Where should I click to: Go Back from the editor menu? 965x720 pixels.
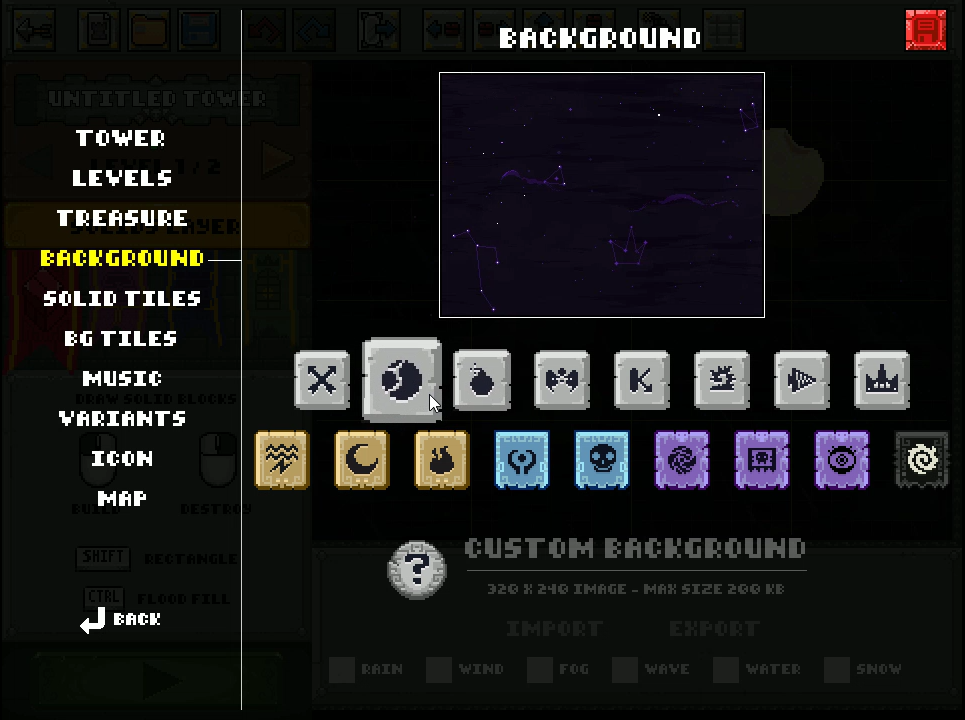point(122,620)
